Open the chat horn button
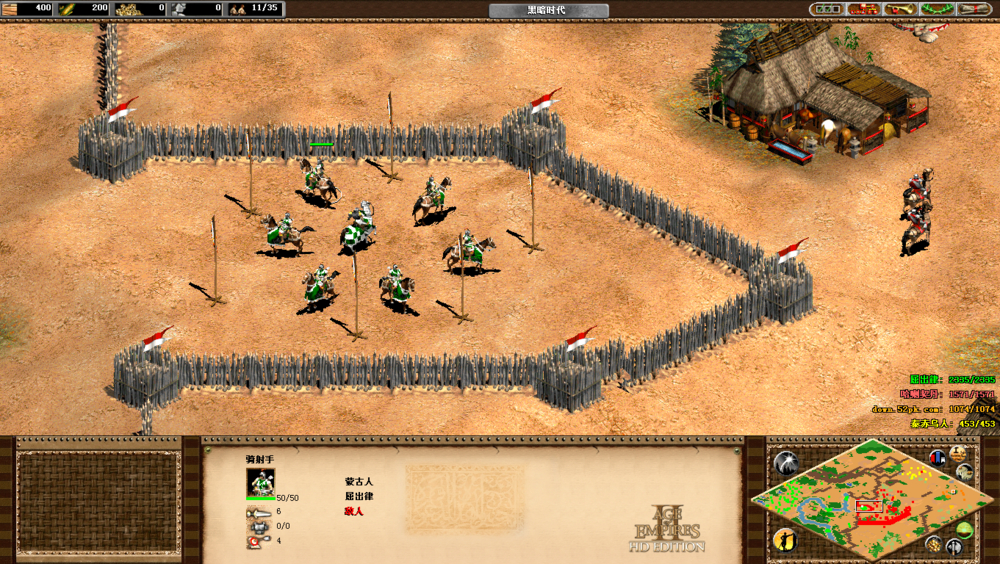Viewport: 1000px width, 564px height. tap(899, 9)
